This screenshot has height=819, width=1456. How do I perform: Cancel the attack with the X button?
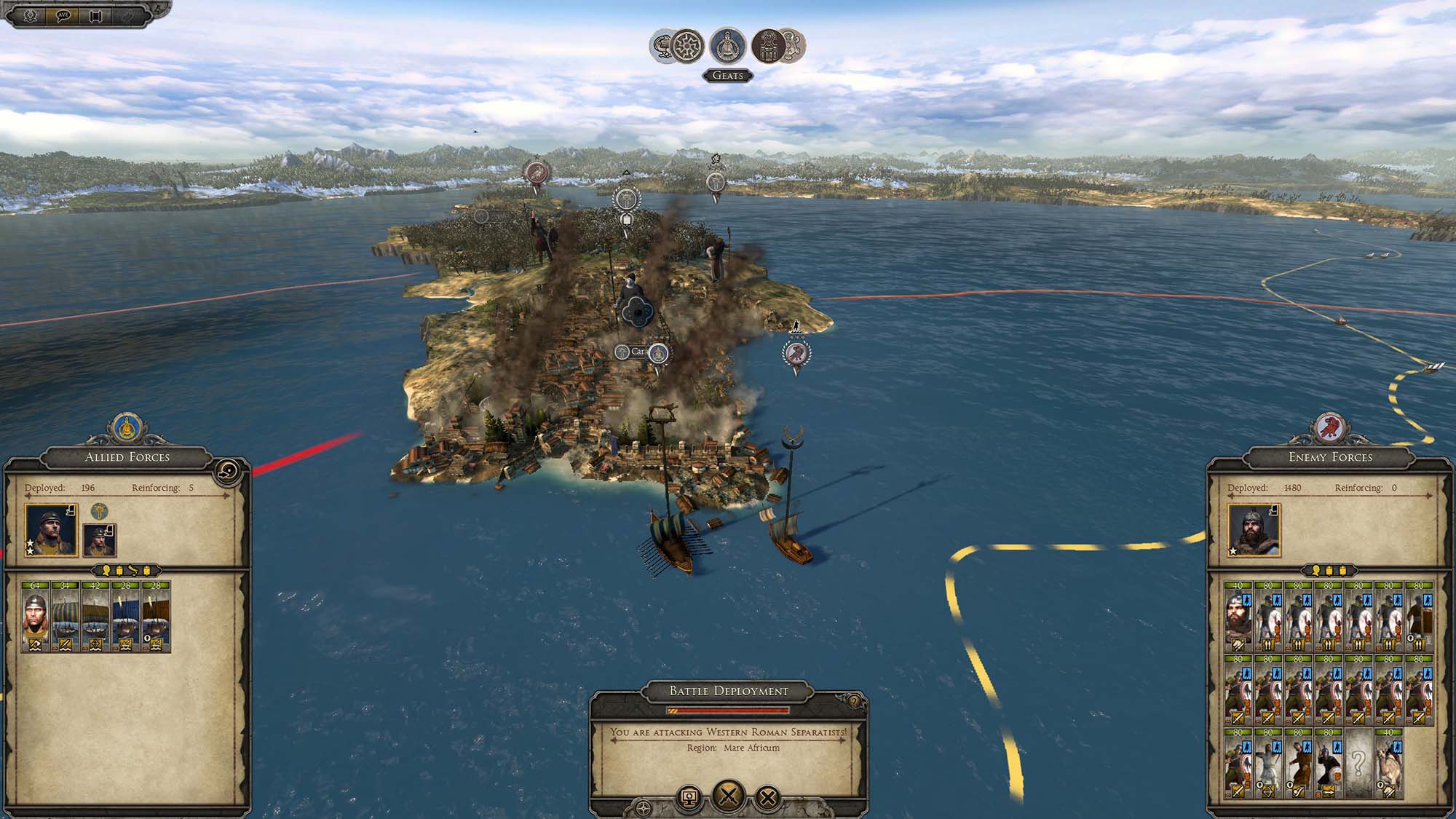pyautogui.click(x=767, y=798)
